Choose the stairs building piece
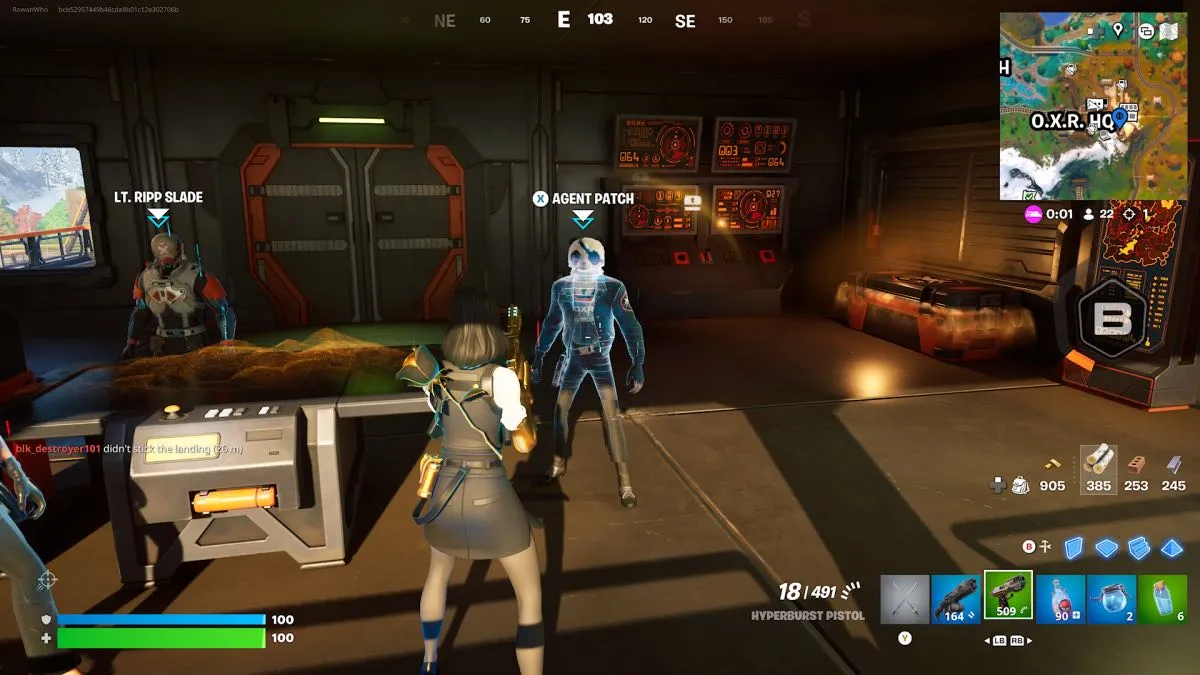 pyautogui.click(x=1139, y=547)
